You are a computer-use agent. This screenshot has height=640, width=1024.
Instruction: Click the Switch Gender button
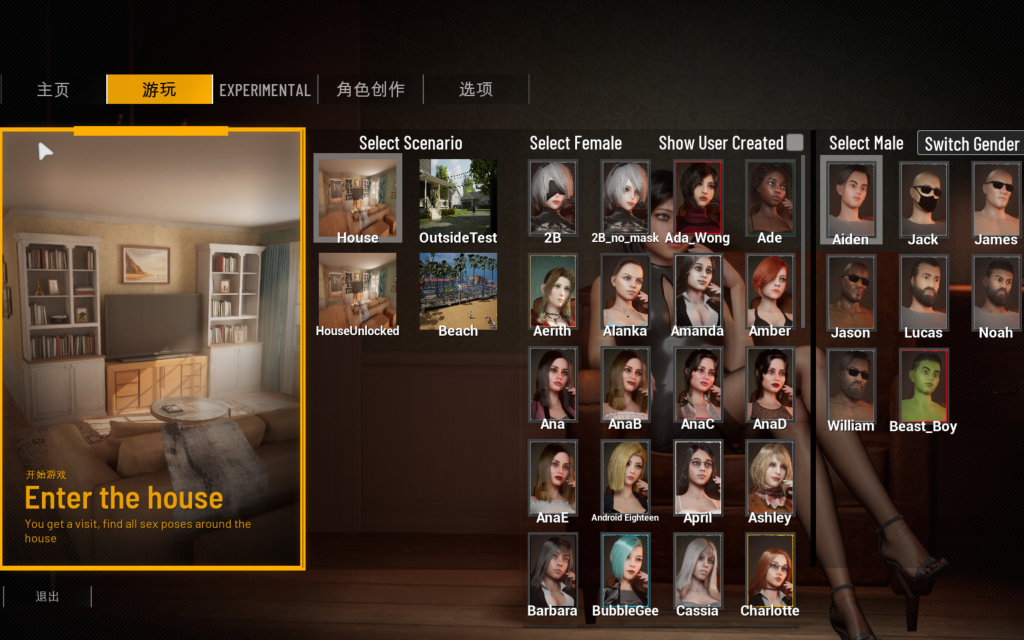point(970,144)
